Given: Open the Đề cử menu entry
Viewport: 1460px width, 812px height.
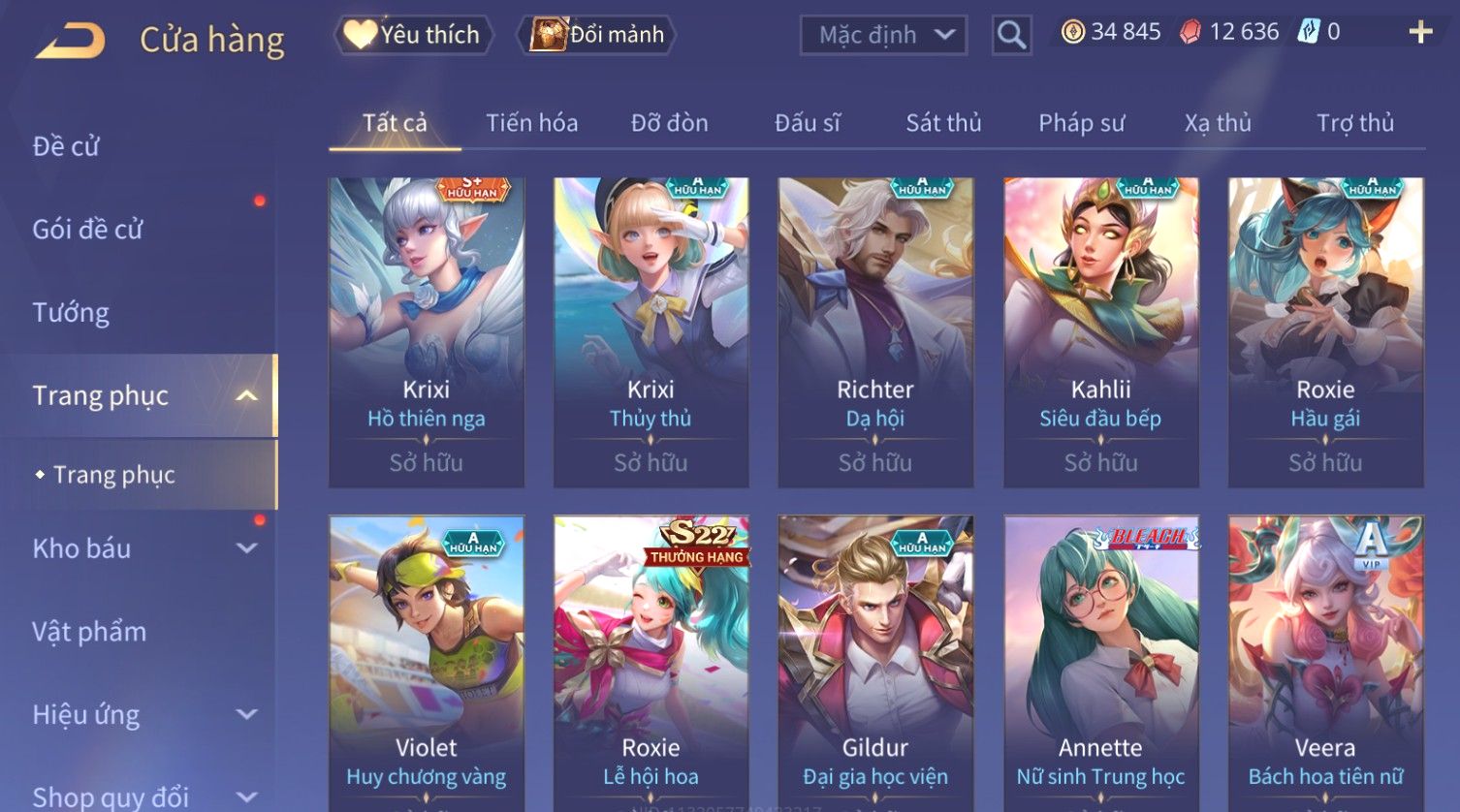Looking at the screenshot, I should 66,146.
